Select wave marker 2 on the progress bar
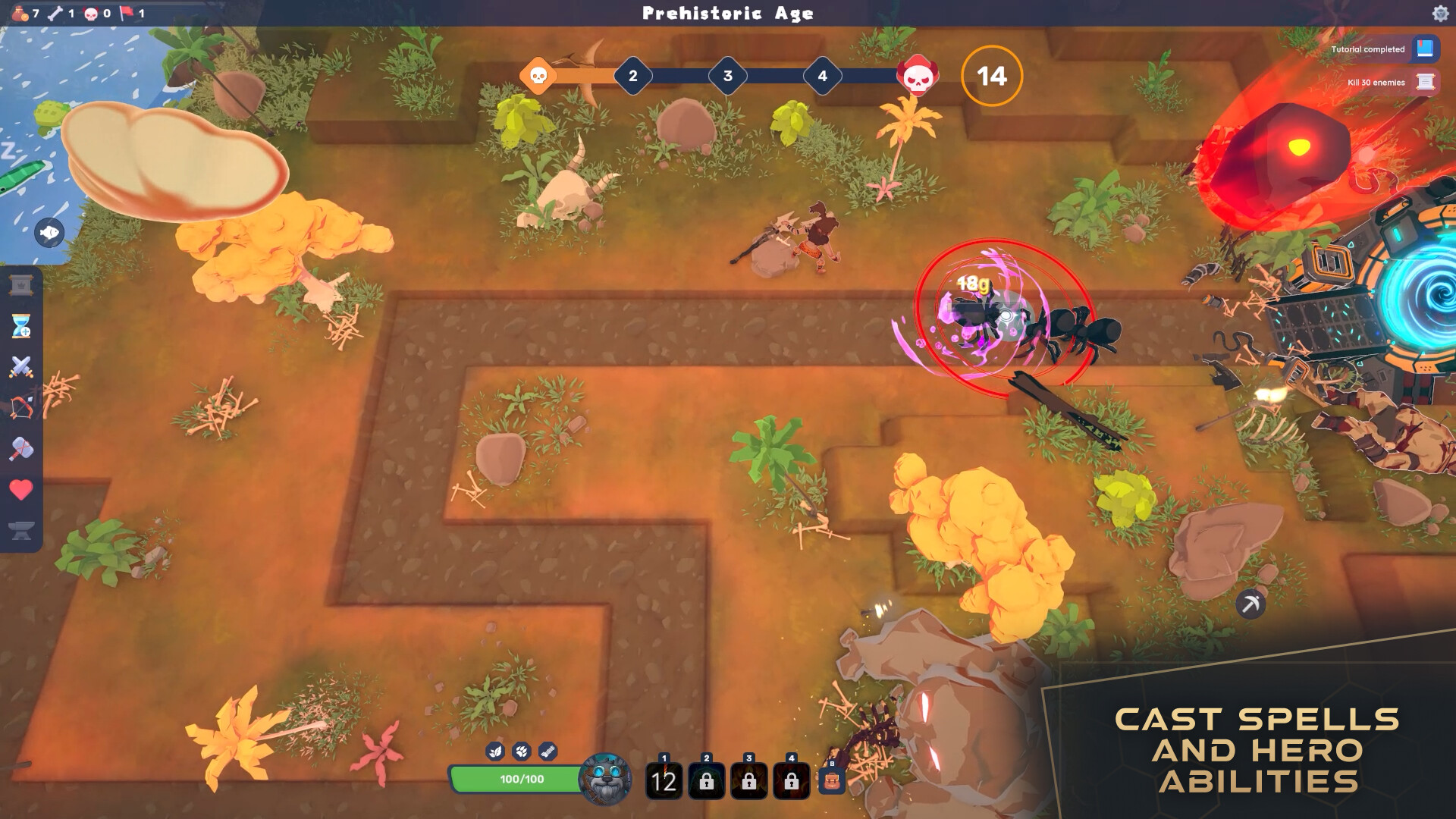 pos(632,76)
